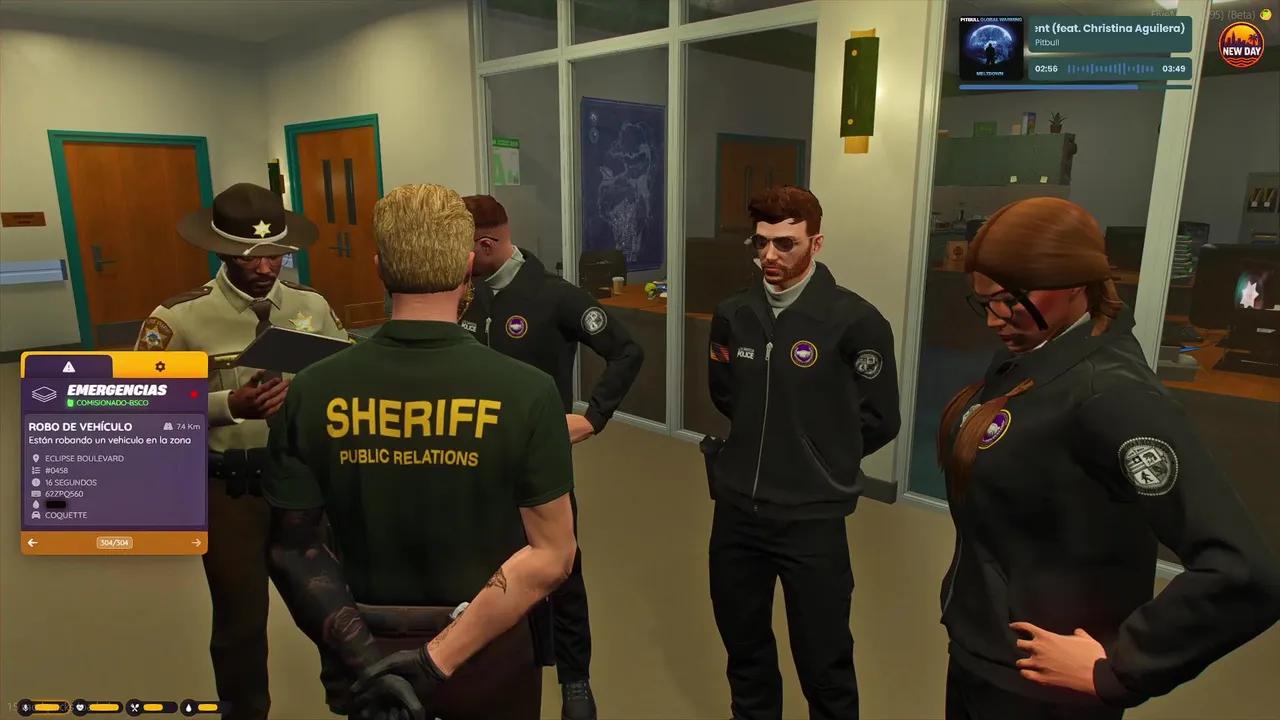Click the stacked layers icon in Emergencias header
1280x720 pixels.
click(x=46, y=394)
